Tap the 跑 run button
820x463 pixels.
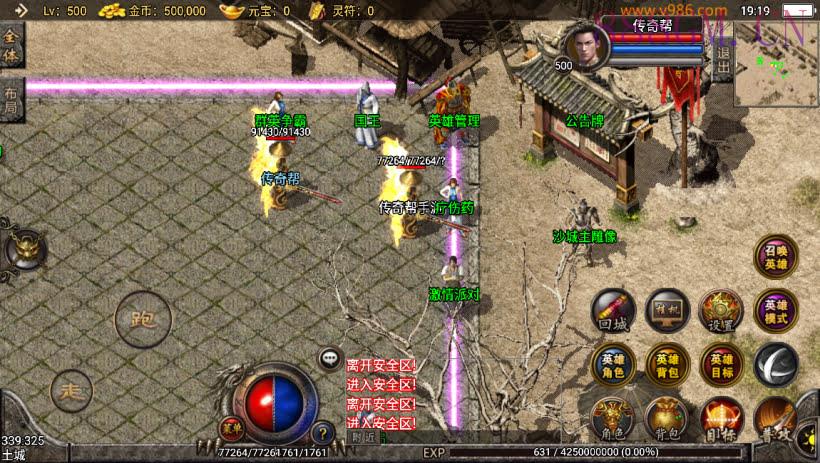tap(143, 320)
